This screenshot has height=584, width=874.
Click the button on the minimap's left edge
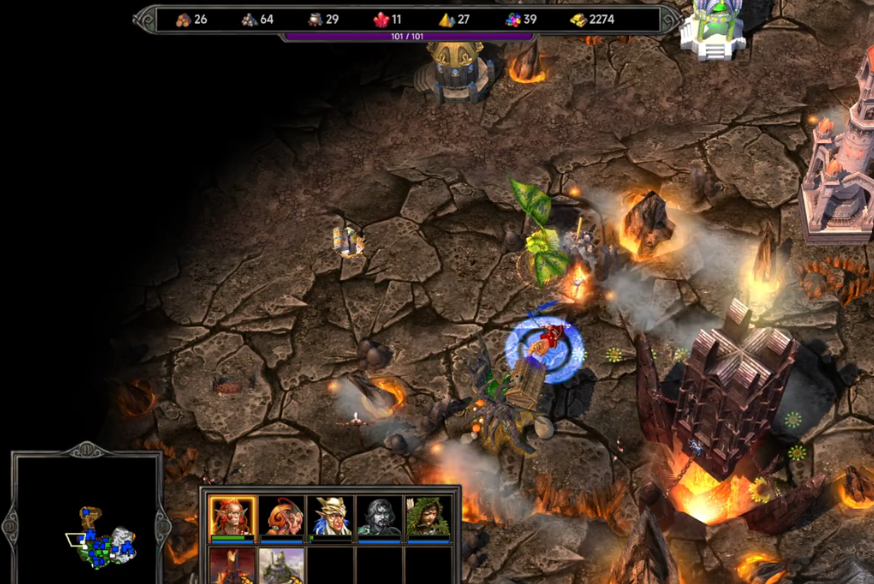pos(11,522)
